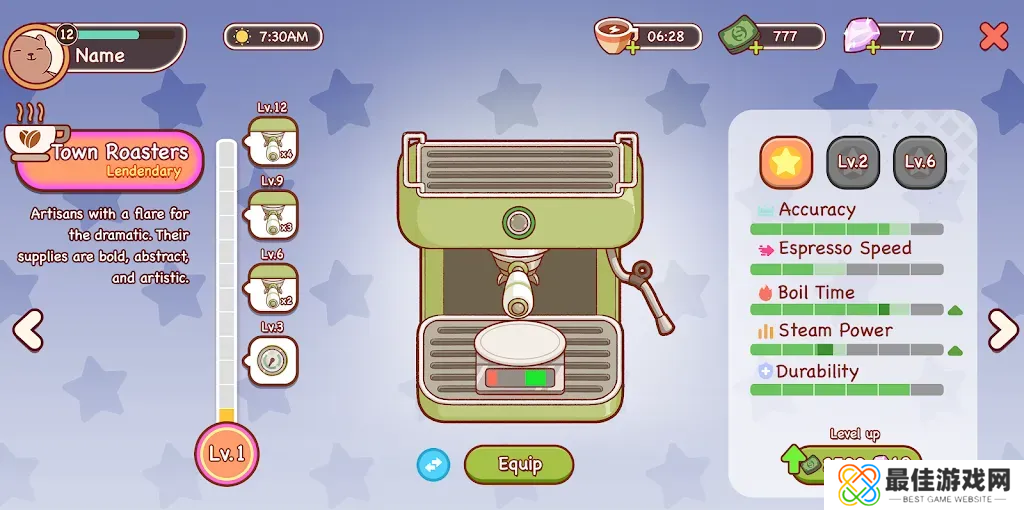This screenshot has width=1024, height=510.
Task: Go to the previous machine with left arrow
Action: [28, 330]
